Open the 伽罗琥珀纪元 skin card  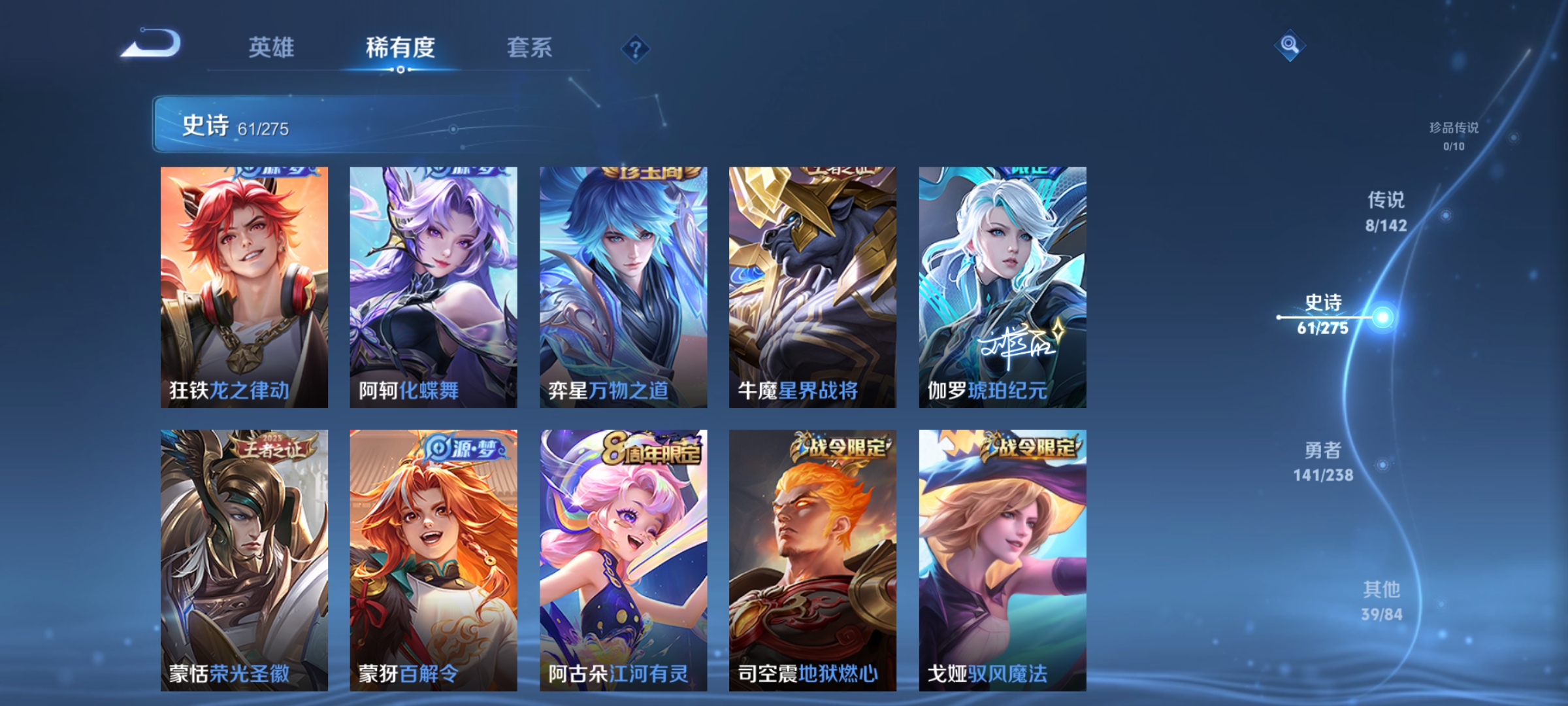(x=1002, y=288)
